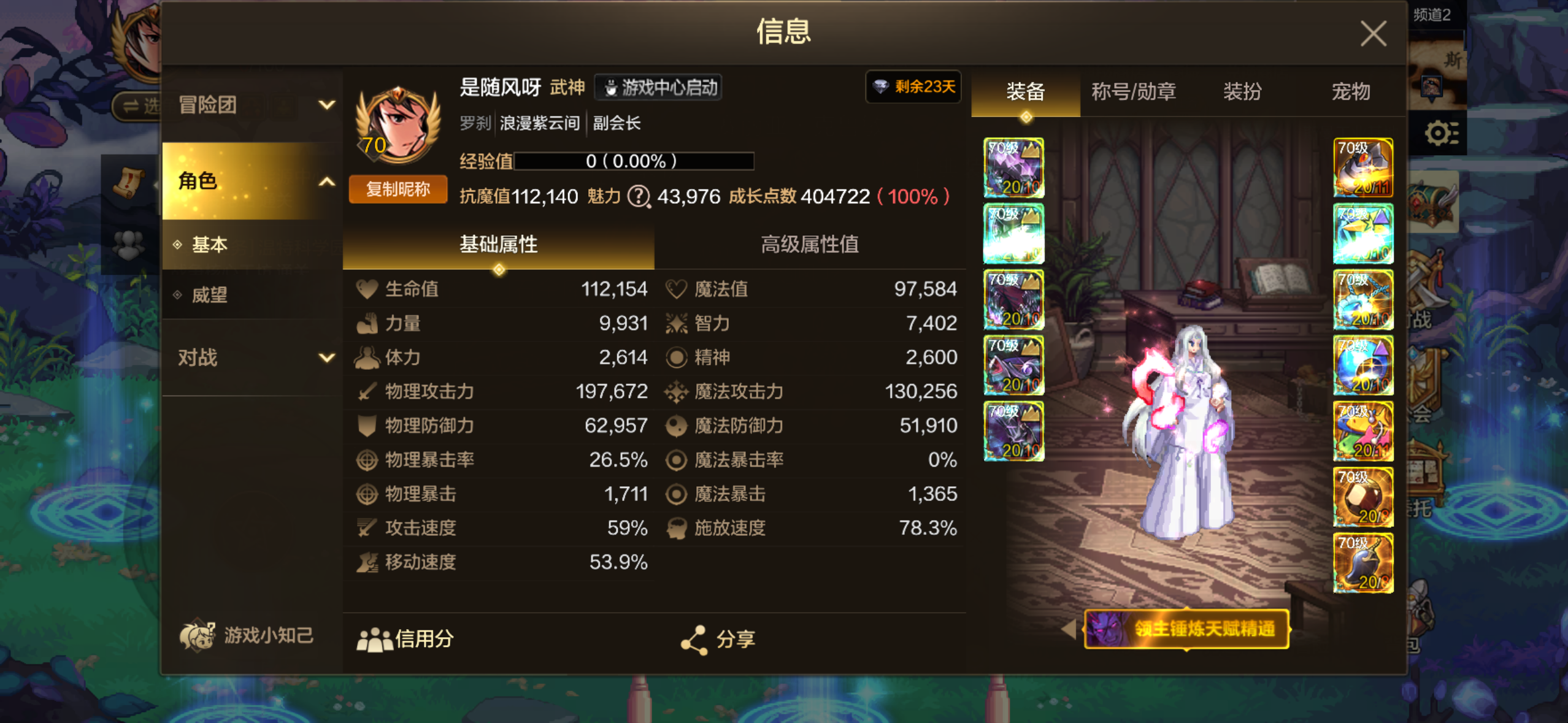Image resolution: width=1568 pixels, height=723 pixels.
Task: Open the 称号/勋章 tab
Action: 1132,91
